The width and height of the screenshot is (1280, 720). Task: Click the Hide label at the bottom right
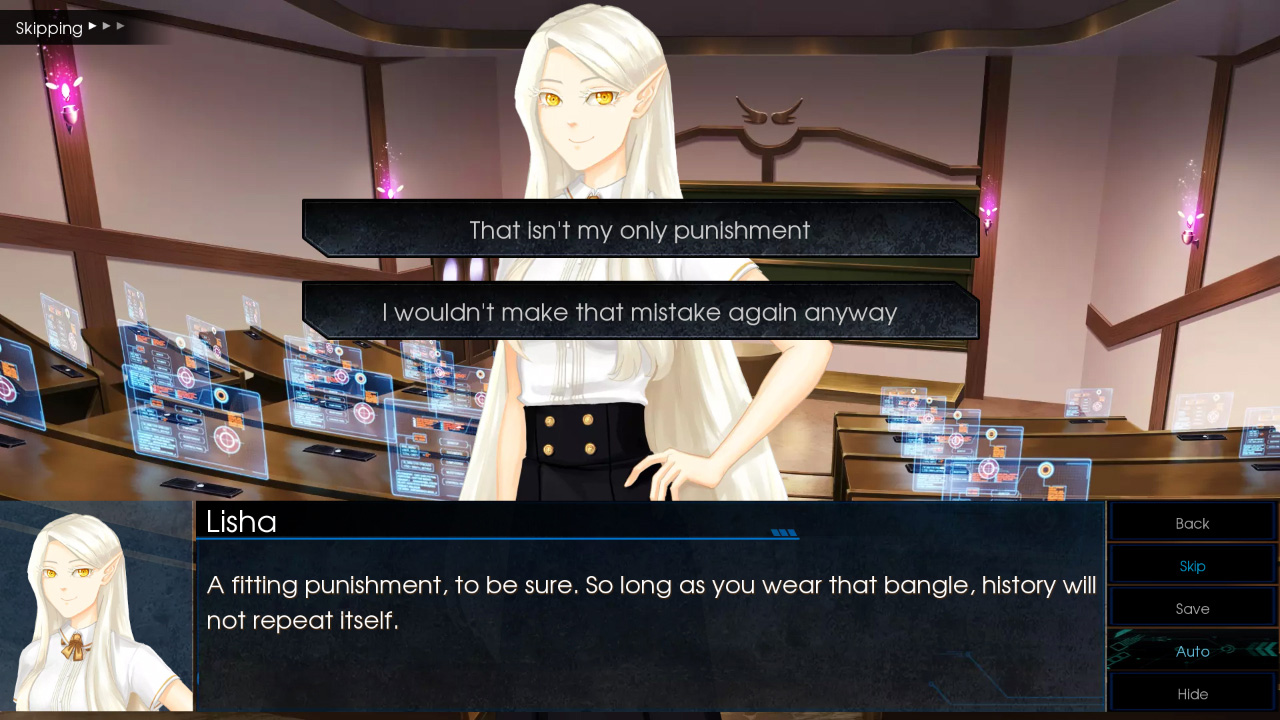click(x=1192, y=693)
